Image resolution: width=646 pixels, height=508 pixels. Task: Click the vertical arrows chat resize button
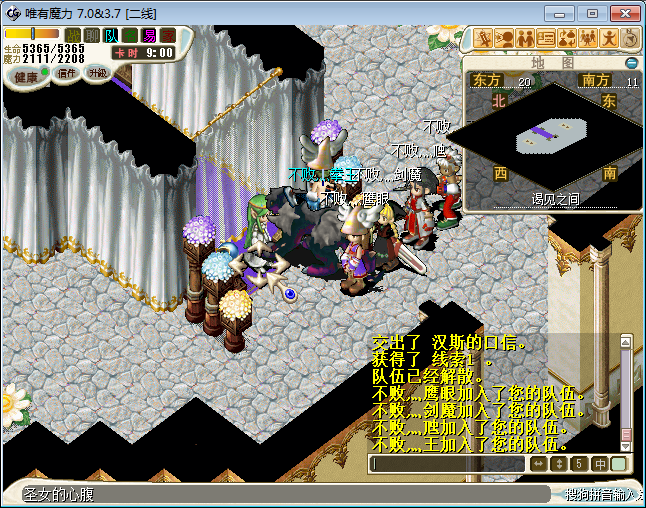559,464
